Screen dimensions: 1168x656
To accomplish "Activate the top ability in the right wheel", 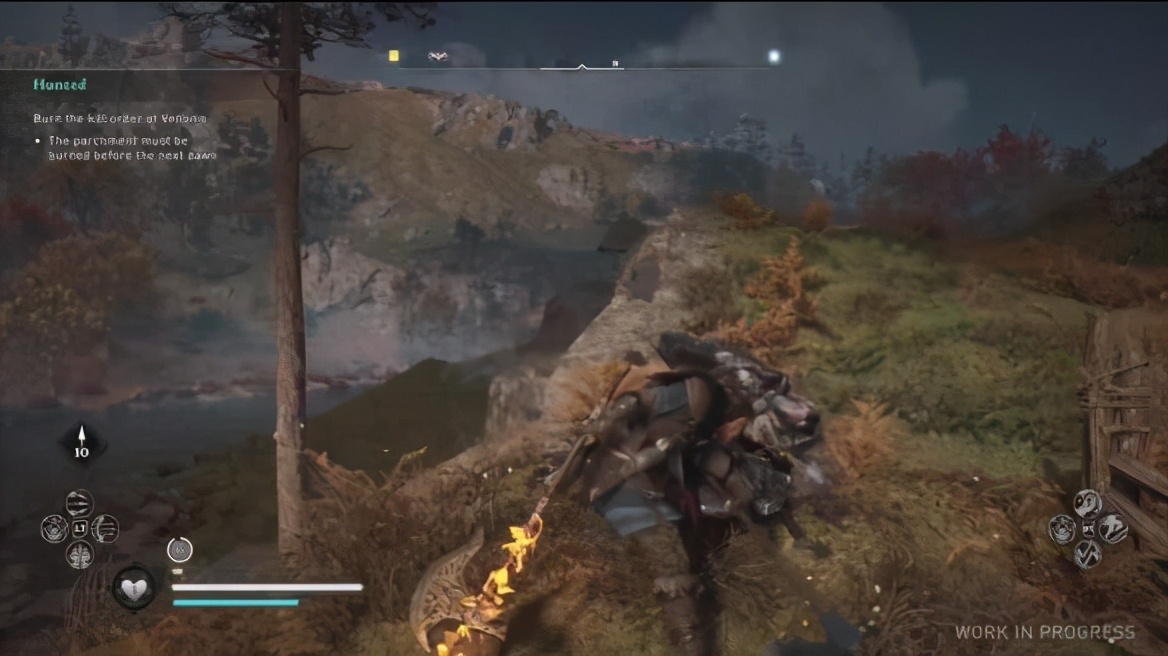I will click(x=1087, y=503).
